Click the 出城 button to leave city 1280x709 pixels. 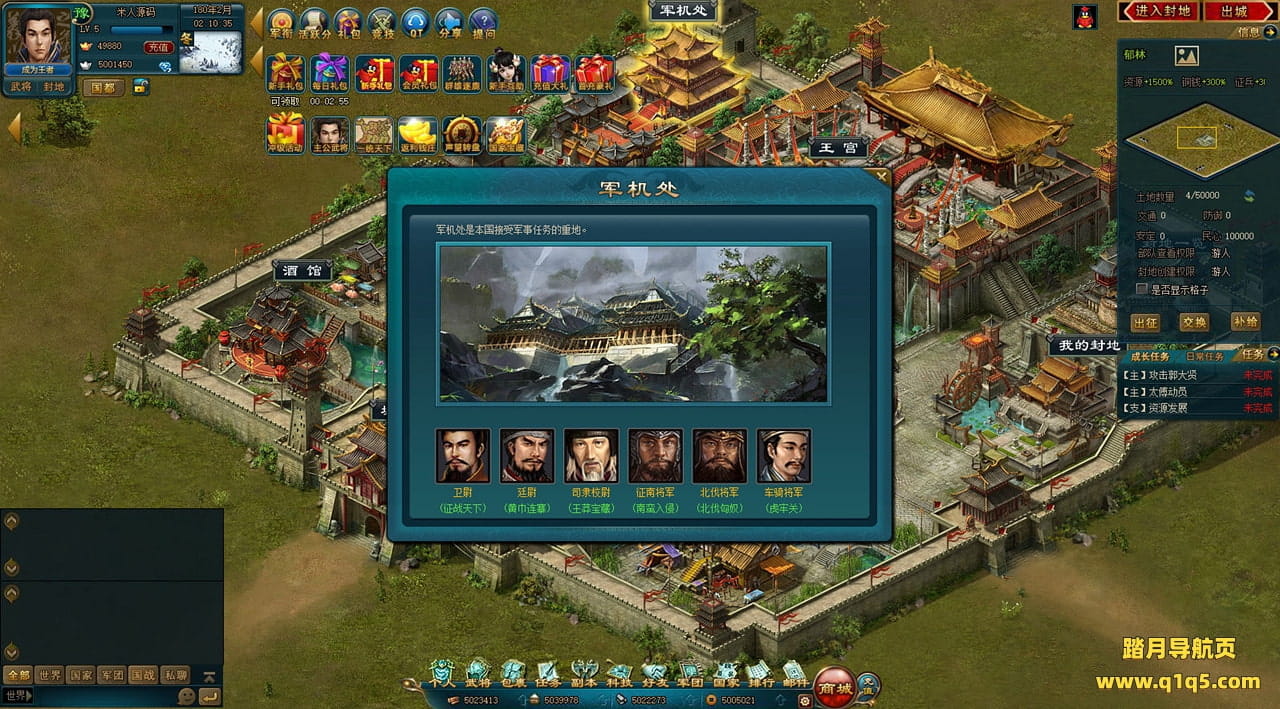click(x=1234, y=11)
